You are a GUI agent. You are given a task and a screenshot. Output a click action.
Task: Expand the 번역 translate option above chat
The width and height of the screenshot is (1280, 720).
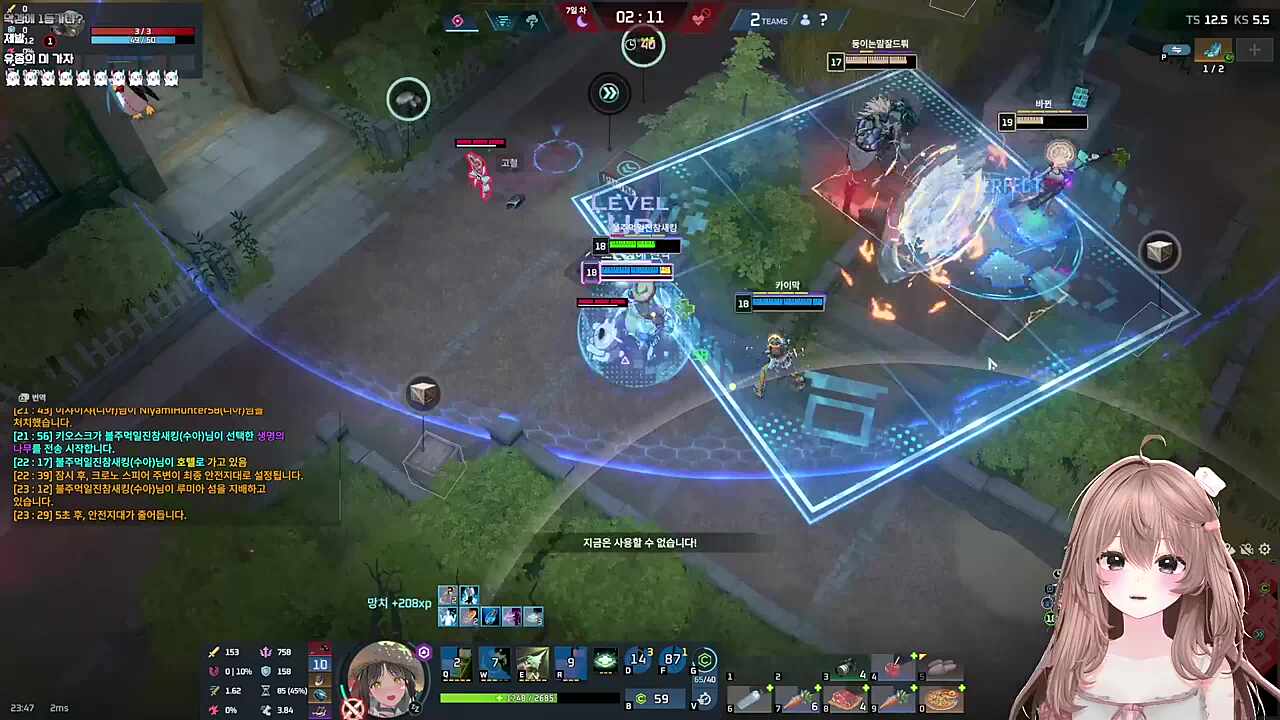click(x=30, y=397)
